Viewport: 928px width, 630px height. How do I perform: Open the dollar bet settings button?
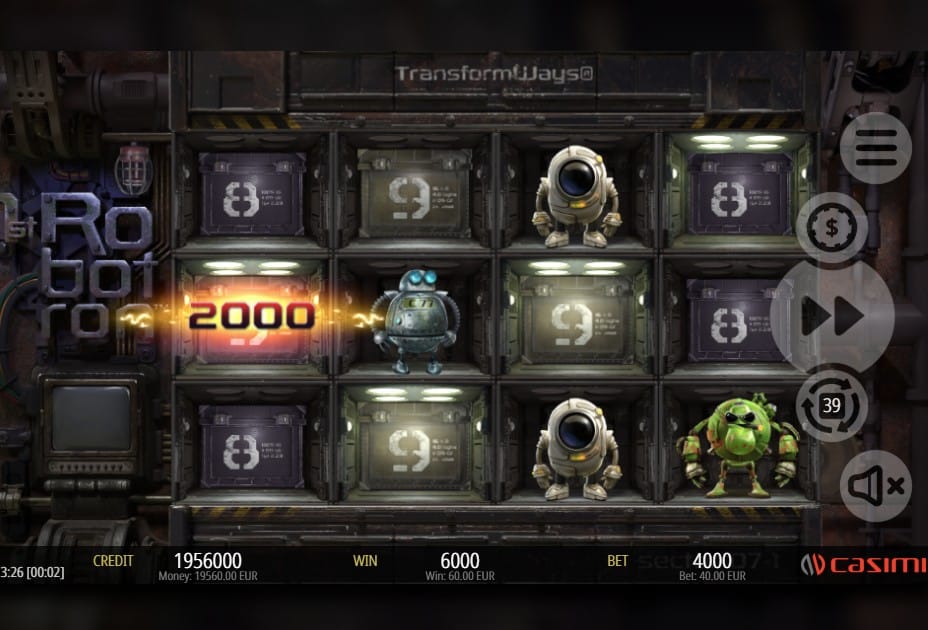point(831,227)
